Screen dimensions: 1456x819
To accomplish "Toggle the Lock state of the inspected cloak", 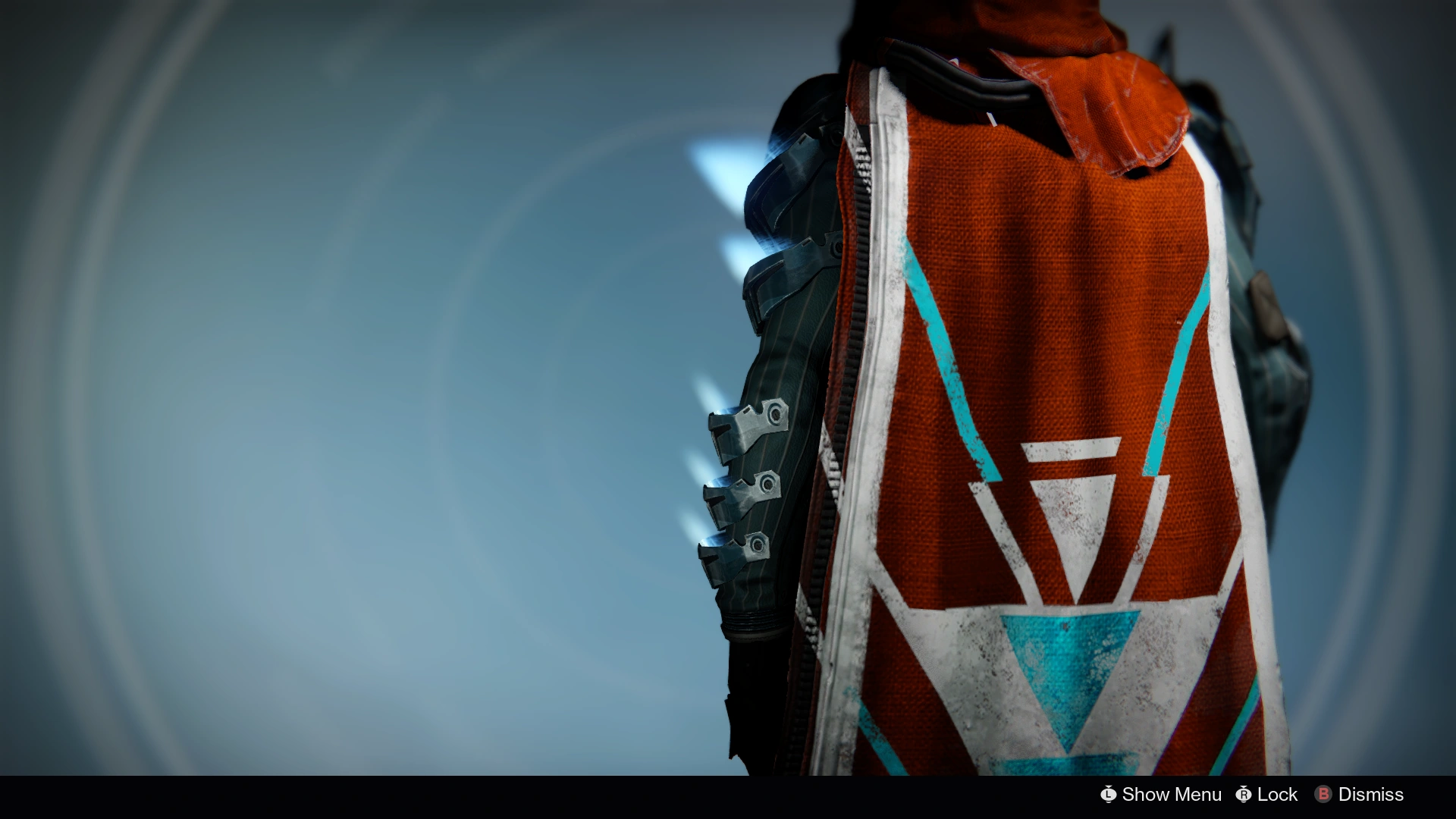I will 1278,795.
